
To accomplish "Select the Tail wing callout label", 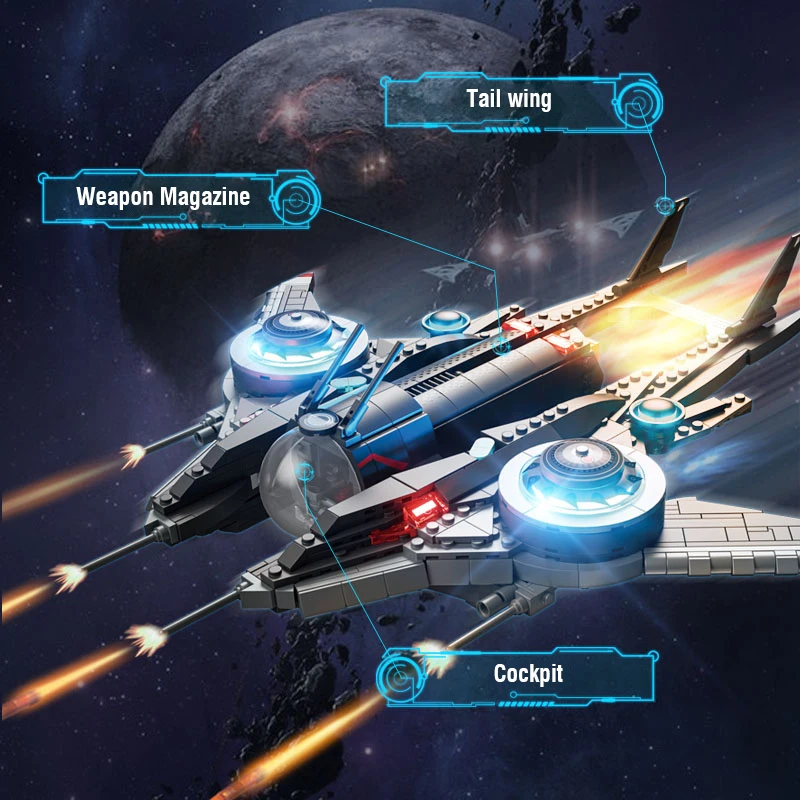I will pyautogui.click(x=508, y=99).
